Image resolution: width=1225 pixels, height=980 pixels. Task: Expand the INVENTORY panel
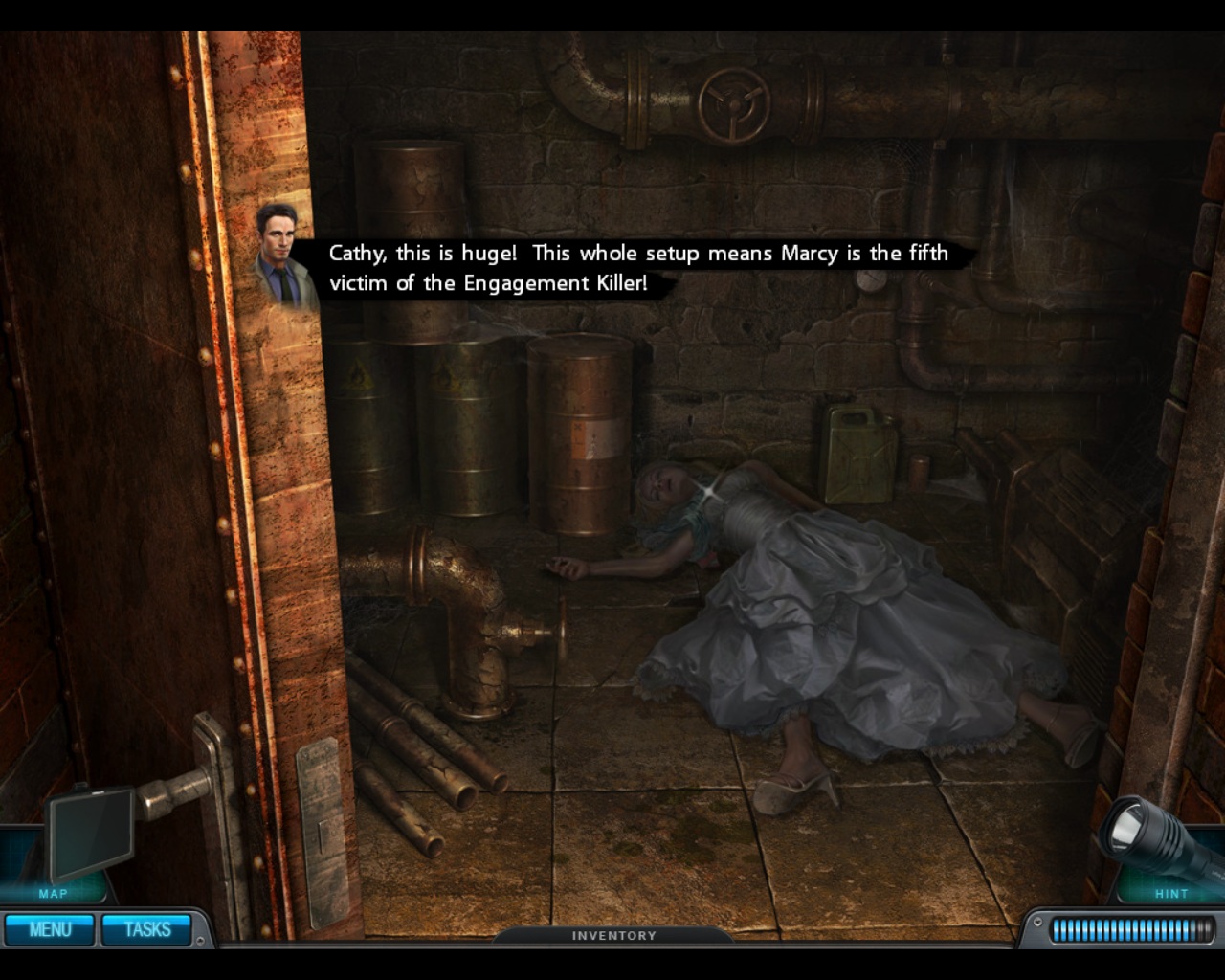pos(613,935)
